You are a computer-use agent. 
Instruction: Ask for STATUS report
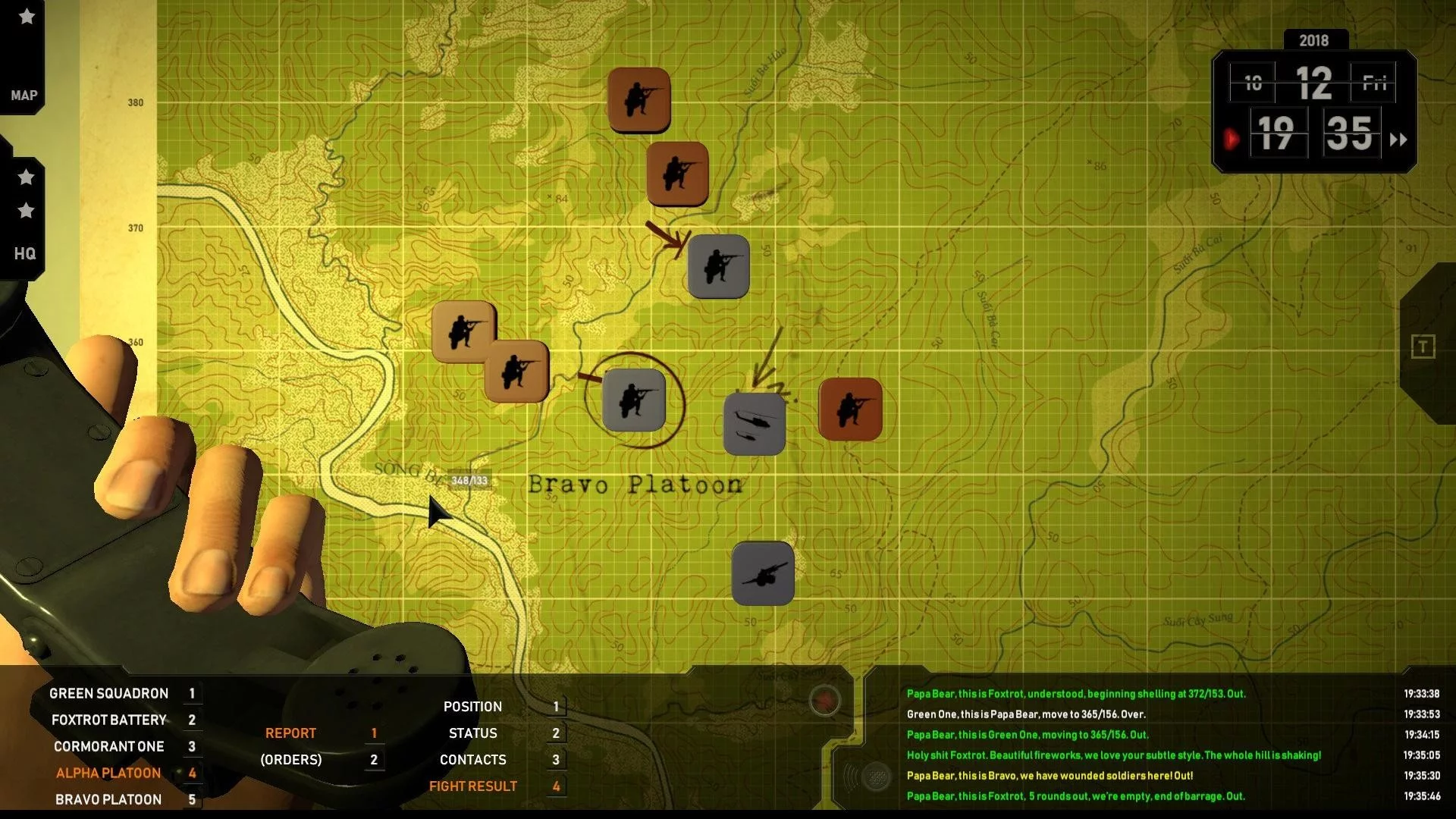[472, 733]
